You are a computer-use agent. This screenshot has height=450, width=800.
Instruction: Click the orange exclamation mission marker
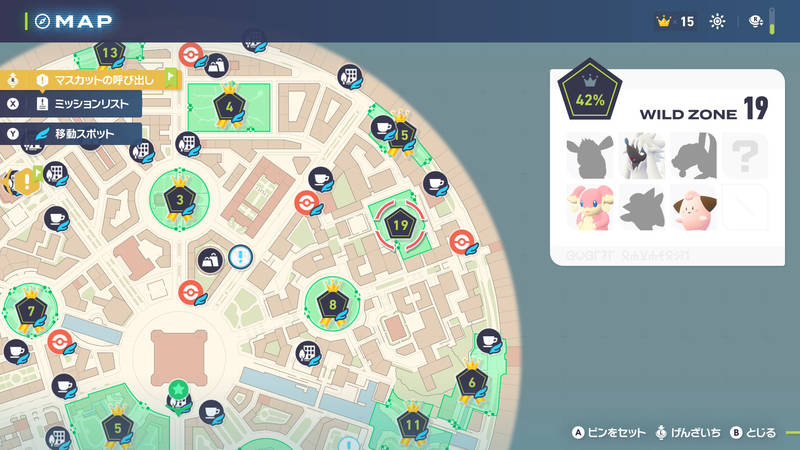[x=22, y=183]
